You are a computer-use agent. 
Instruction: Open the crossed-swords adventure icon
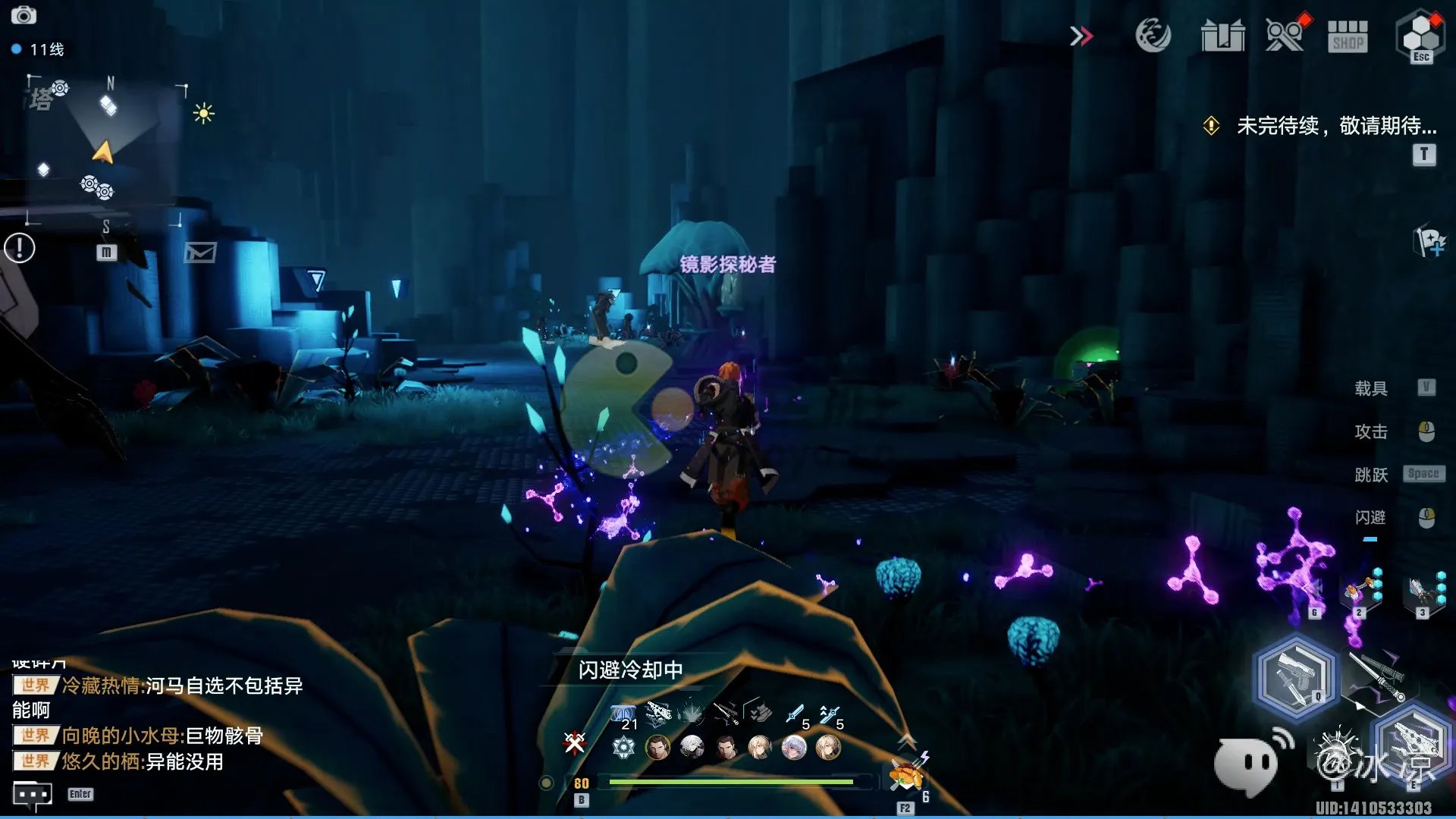[1285, 35]
